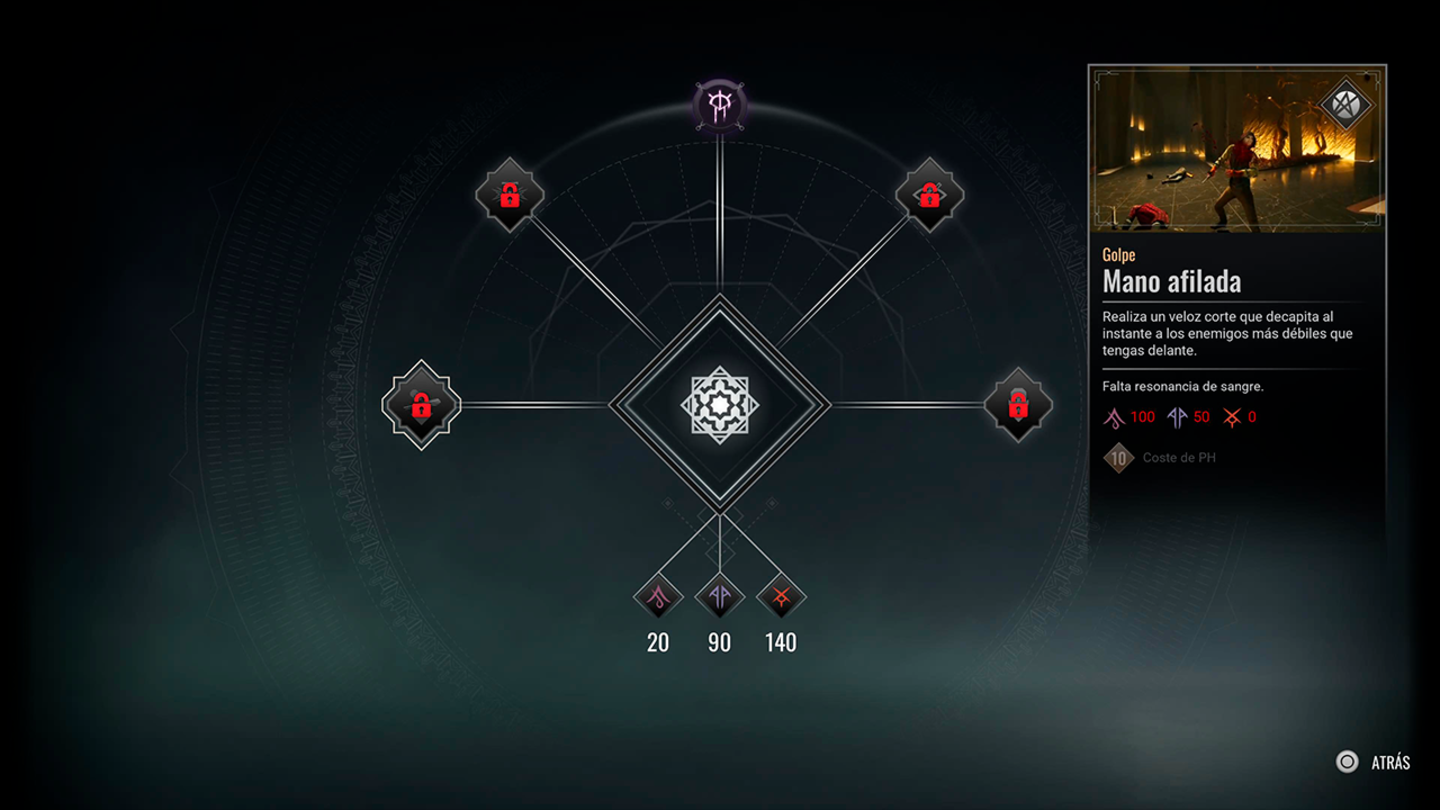
Task: Select the highlighted locked Mano afilada node
Action: click(421, 405)
